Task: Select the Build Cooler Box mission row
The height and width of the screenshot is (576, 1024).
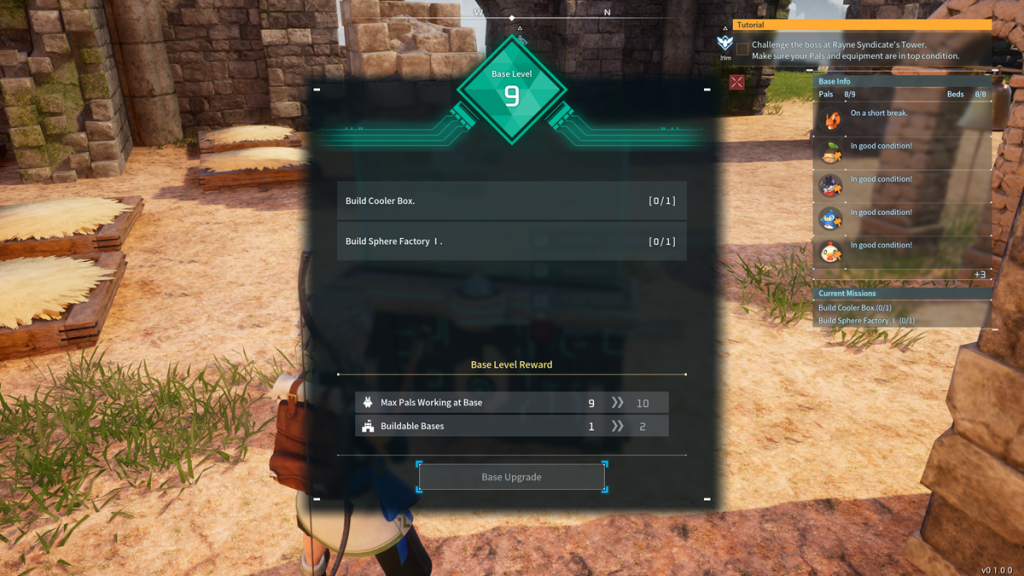Action: click(x=511, y=201)
